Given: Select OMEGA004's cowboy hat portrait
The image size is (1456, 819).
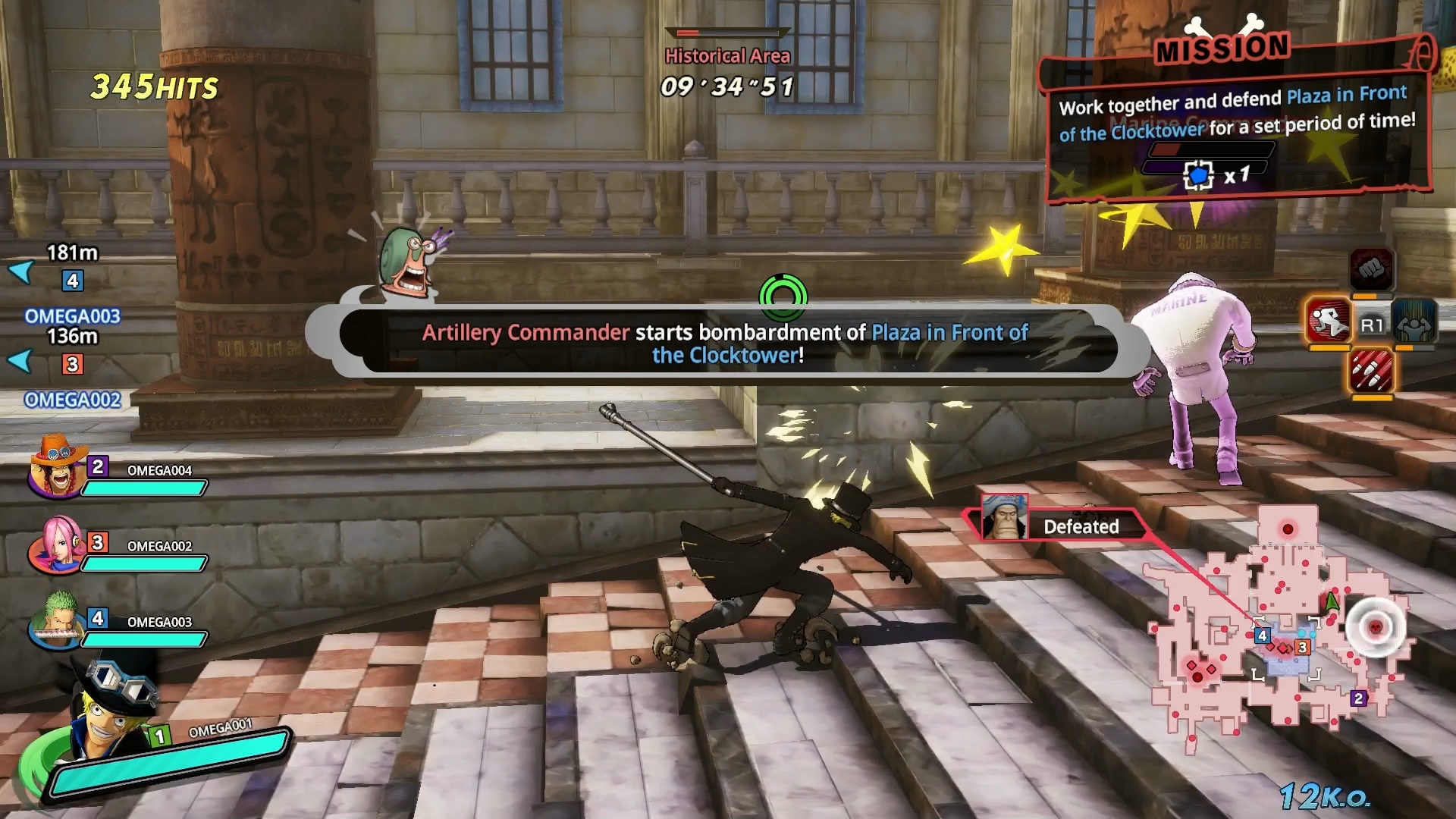Looking at the screenshot, I should (x=57, y=467).
